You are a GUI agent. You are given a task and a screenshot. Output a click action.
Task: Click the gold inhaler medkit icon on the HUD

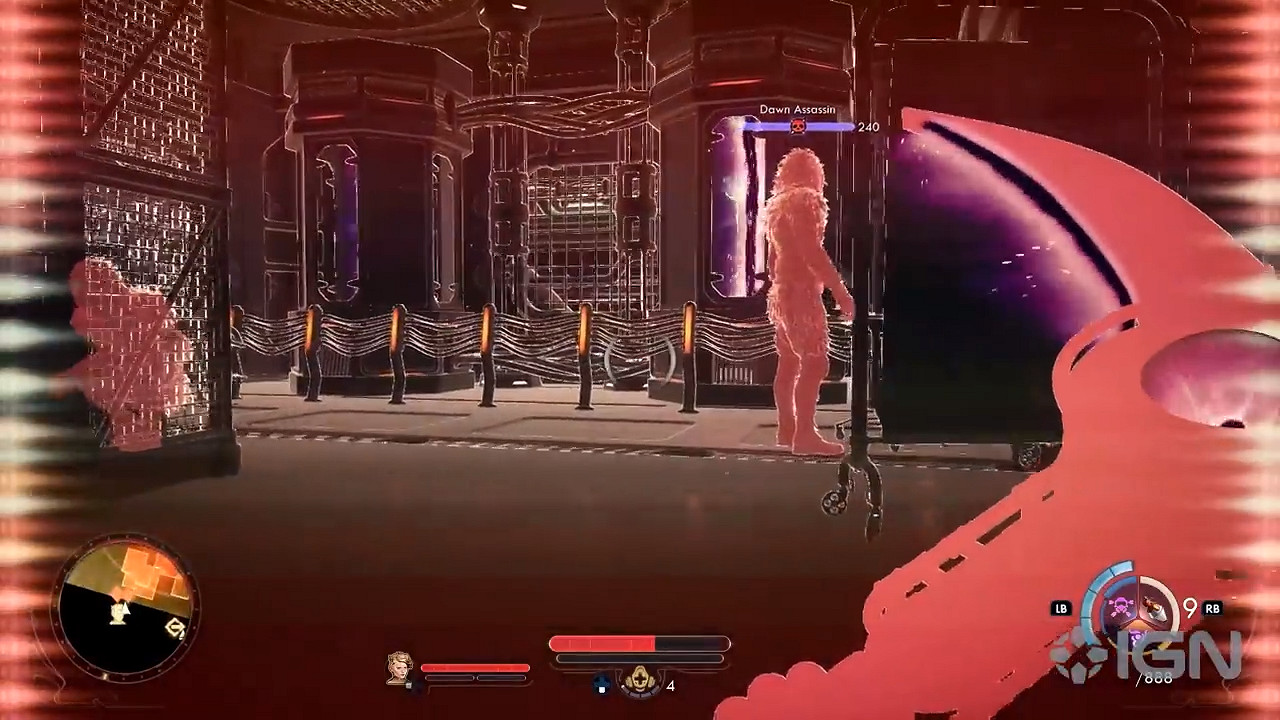(640, 679)
